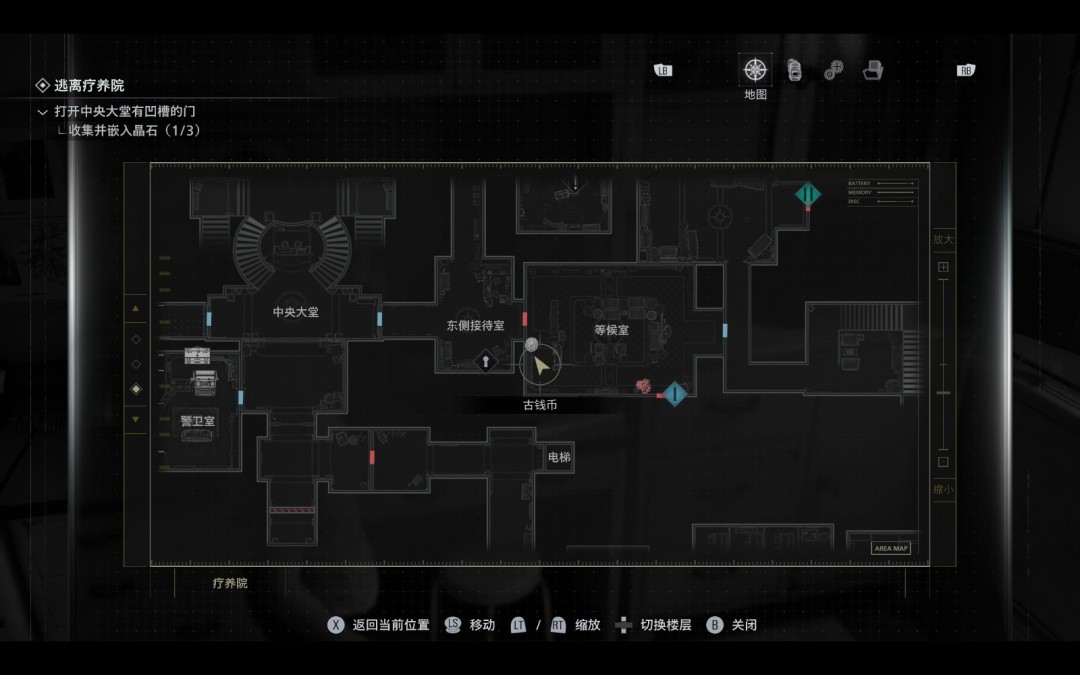The height and width of the screenshot is (675, 1080).
Task: Open the folder files tab
Action: click(x=873, y=70)
